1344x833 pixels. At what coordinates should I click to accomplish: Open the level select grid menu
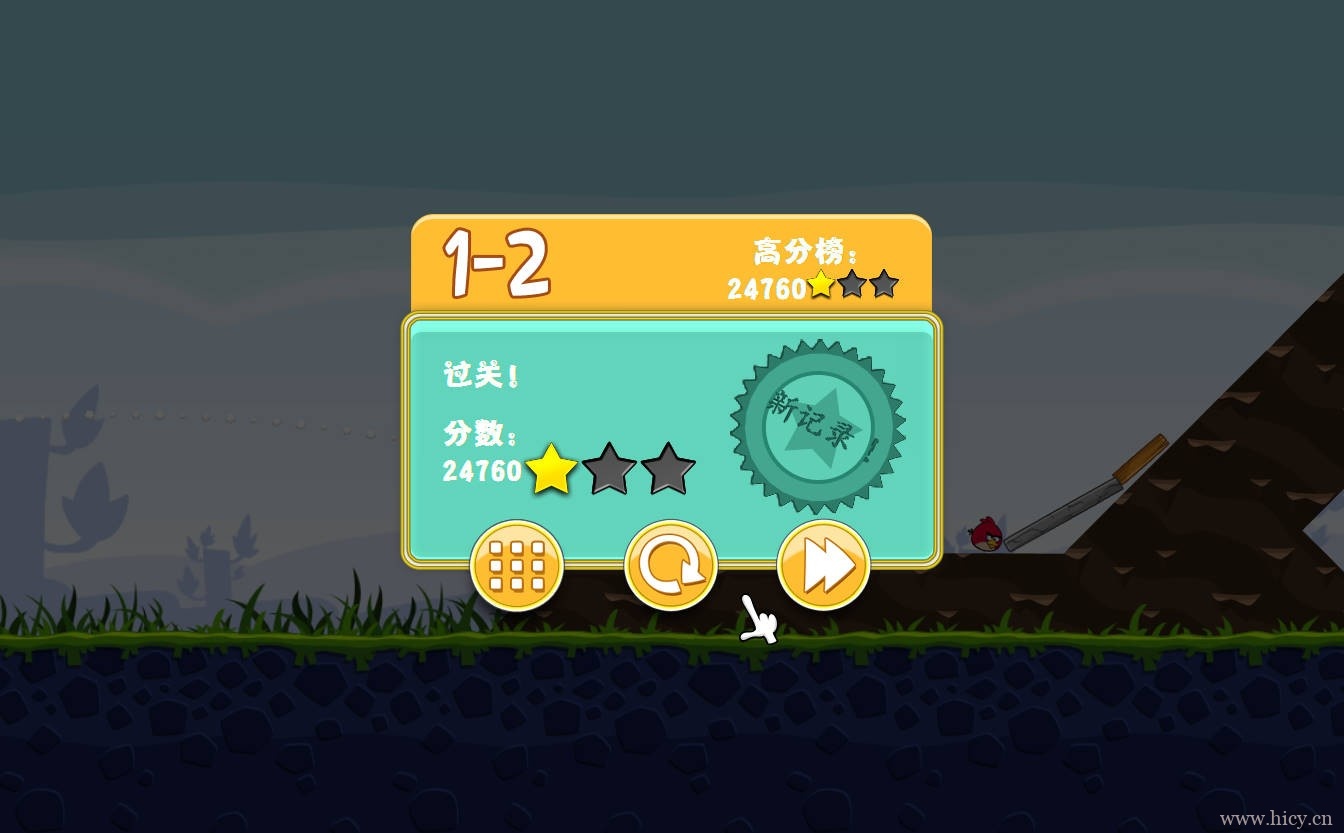coord(517,566)
